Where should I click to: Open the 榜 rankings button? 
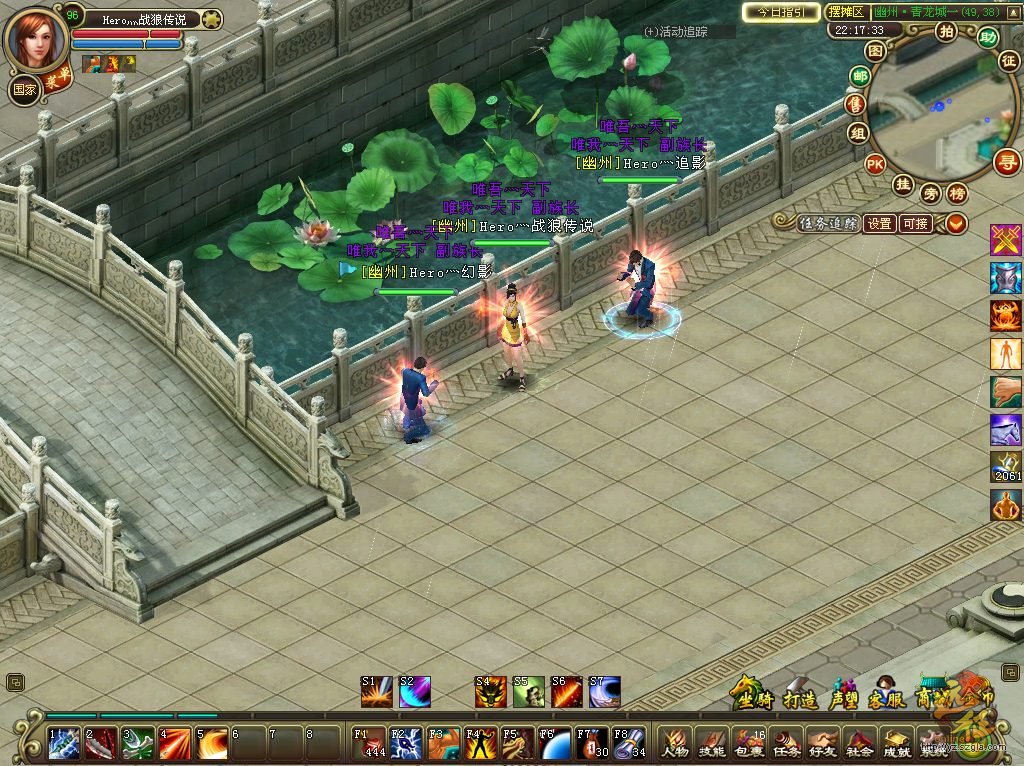958,193
